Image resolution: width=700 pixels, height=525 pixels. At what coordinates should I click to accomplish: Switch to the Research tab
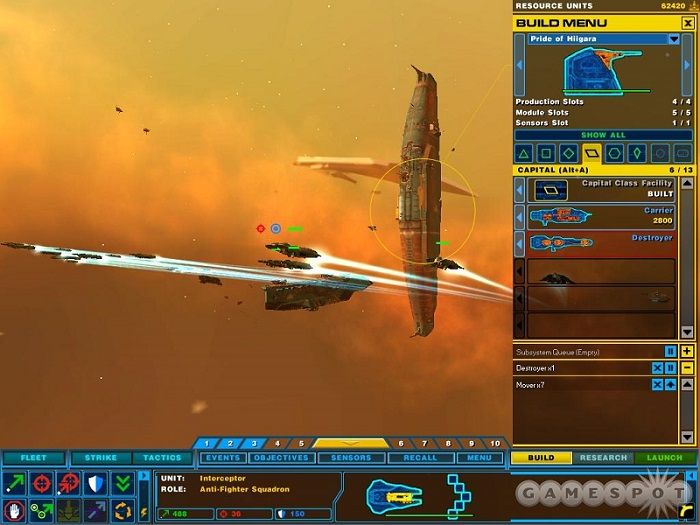point(603,458)
